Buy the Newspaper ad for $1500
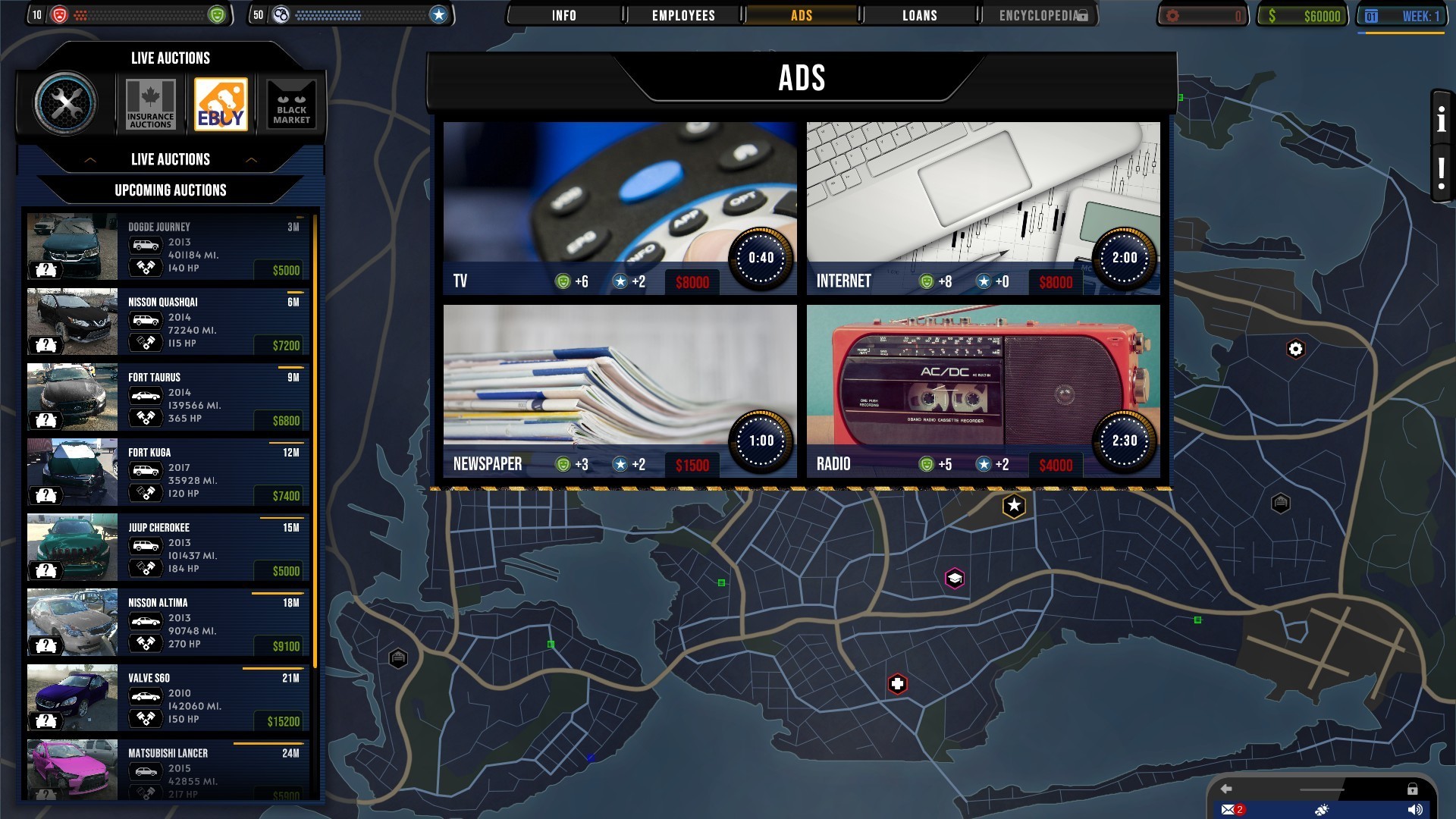1456x819 pixels. [692, 465]
